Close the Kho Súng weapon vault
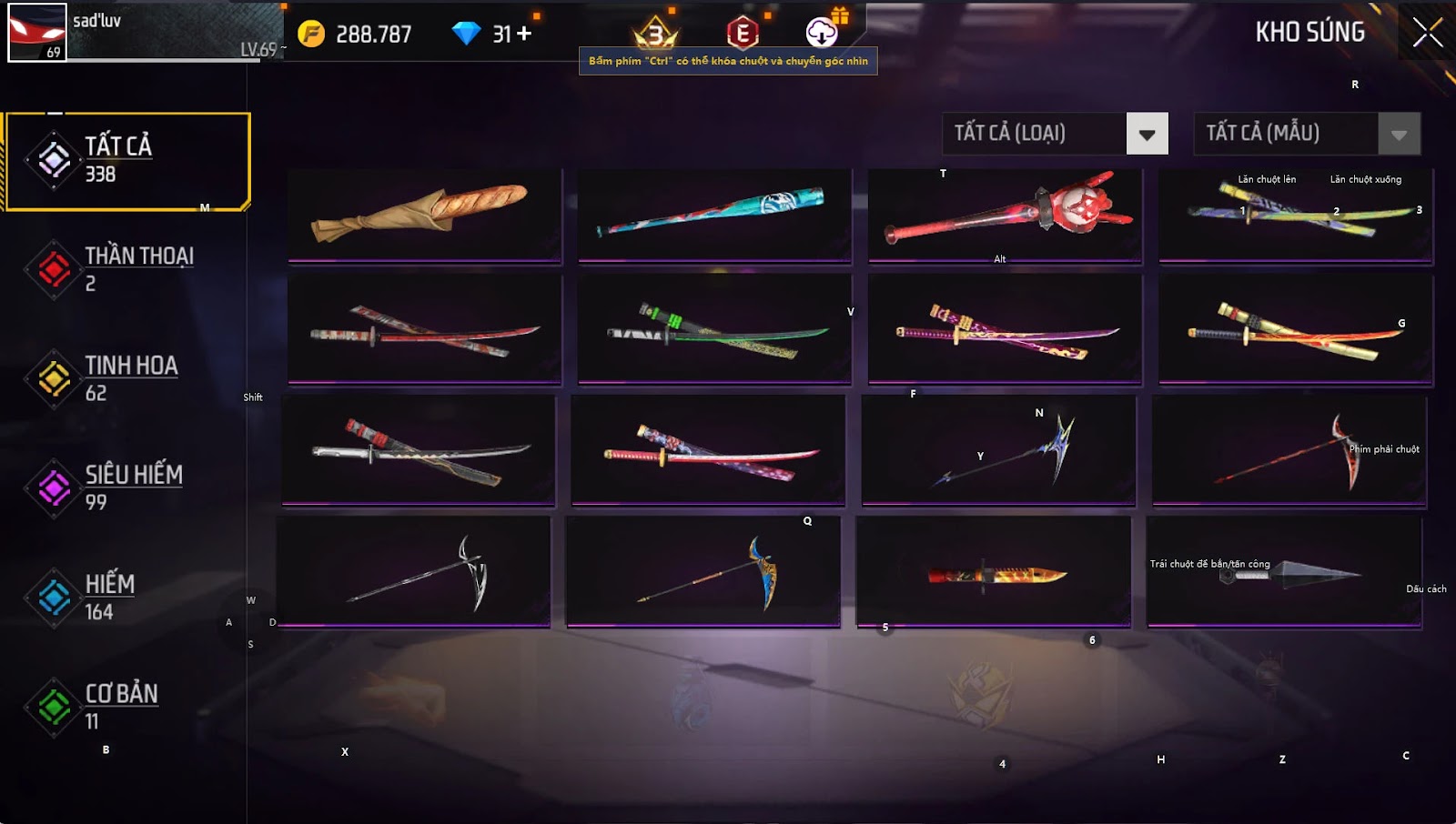 pyautogui.click(x=1427, y=33)
